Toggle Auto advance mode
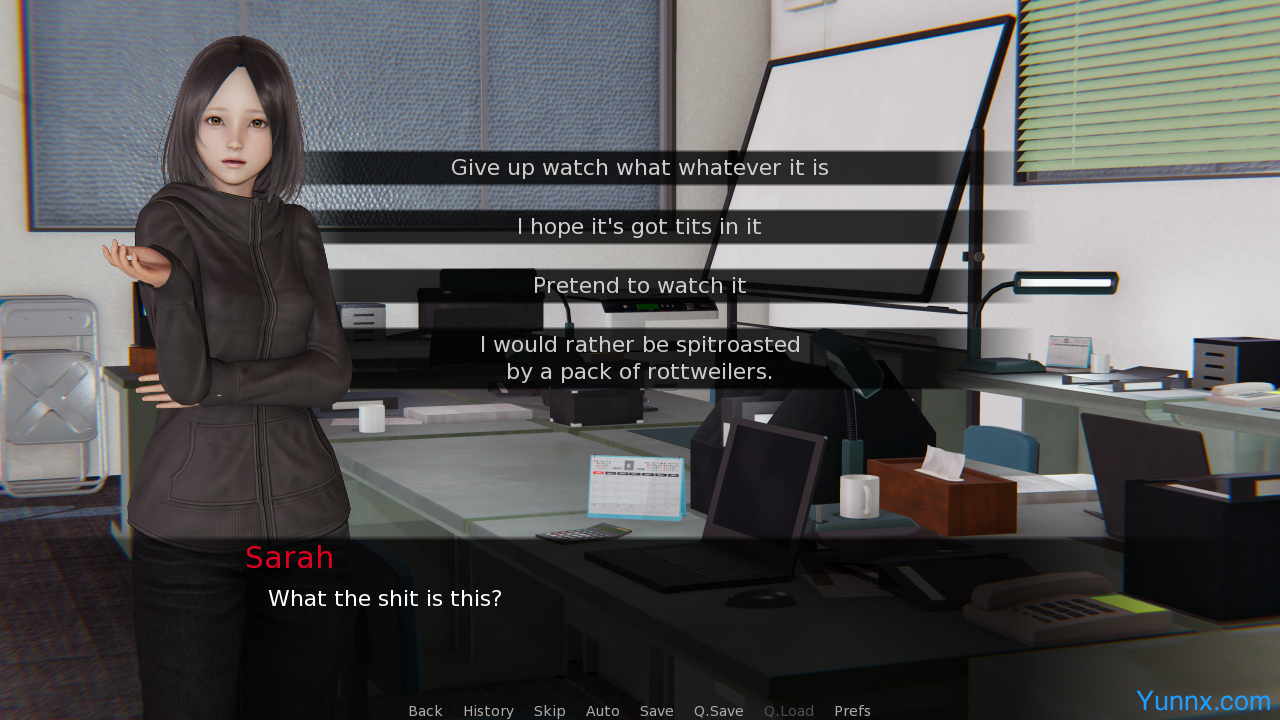This screenshot has height=720, width=1280. coord(602,711)
